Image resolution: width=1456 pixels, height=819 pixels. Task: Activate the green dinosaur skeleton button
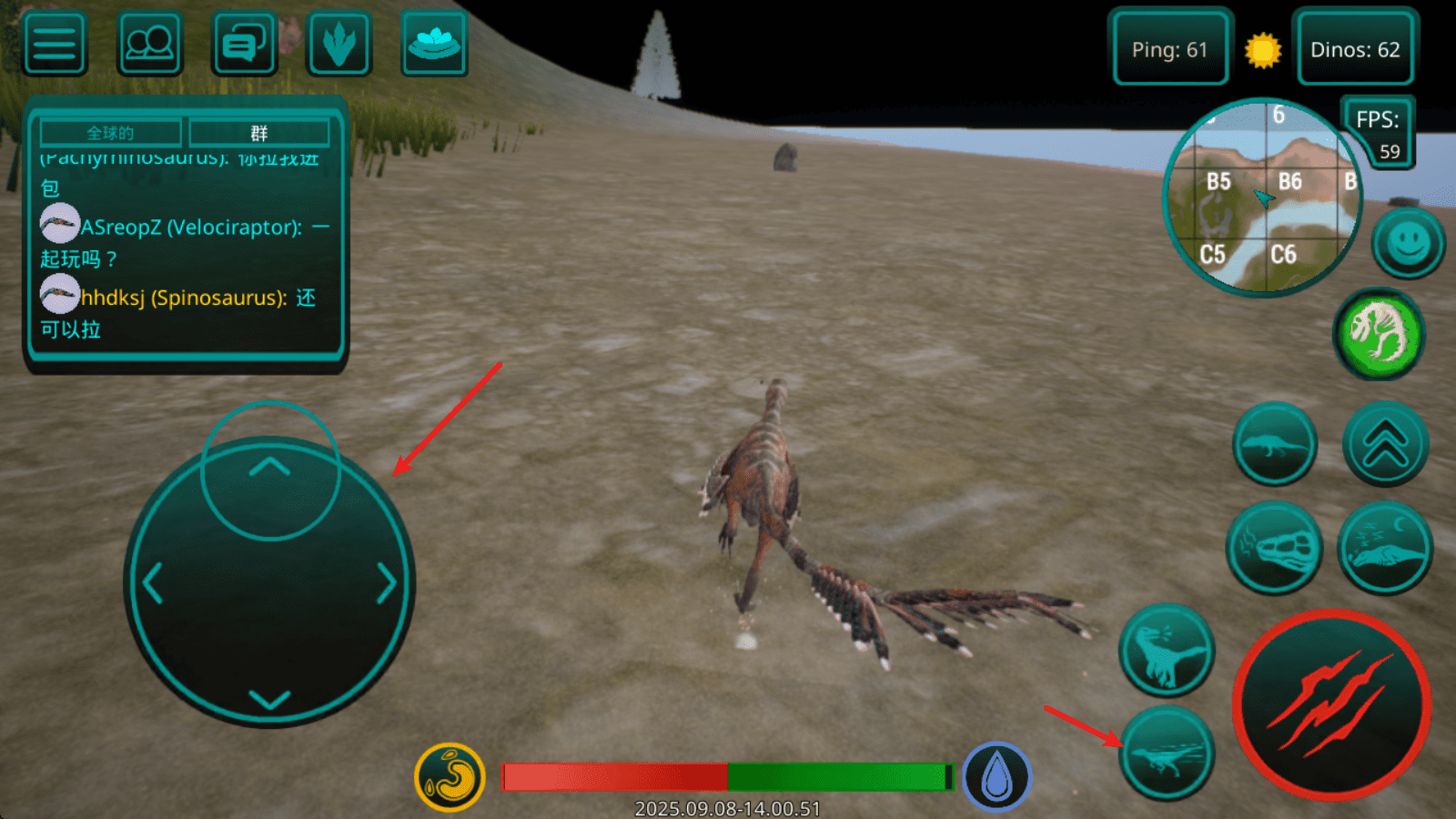[x=1379, y=334]
